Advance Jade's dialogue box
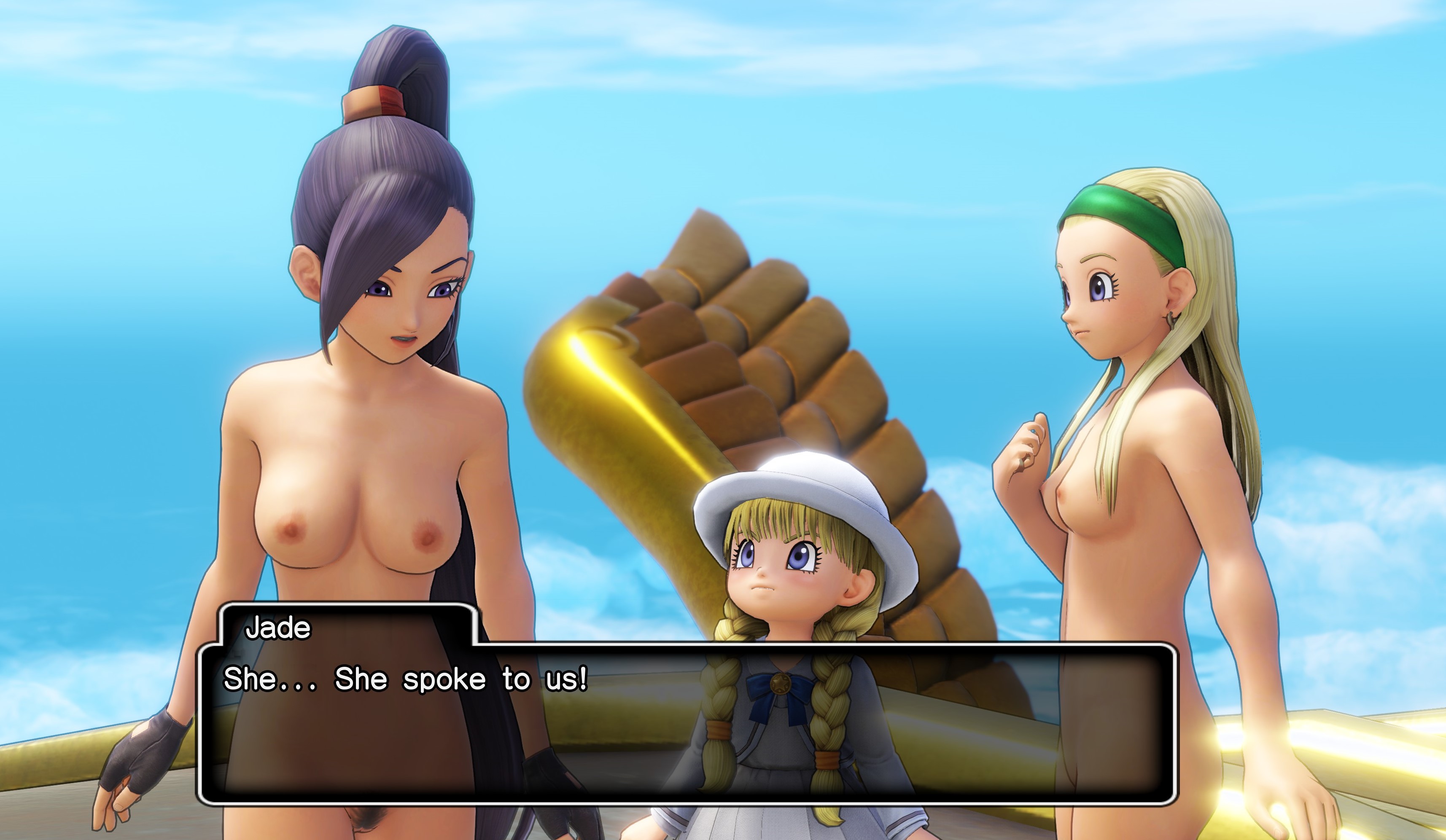 pyautogui.click(x=686, y=724)
